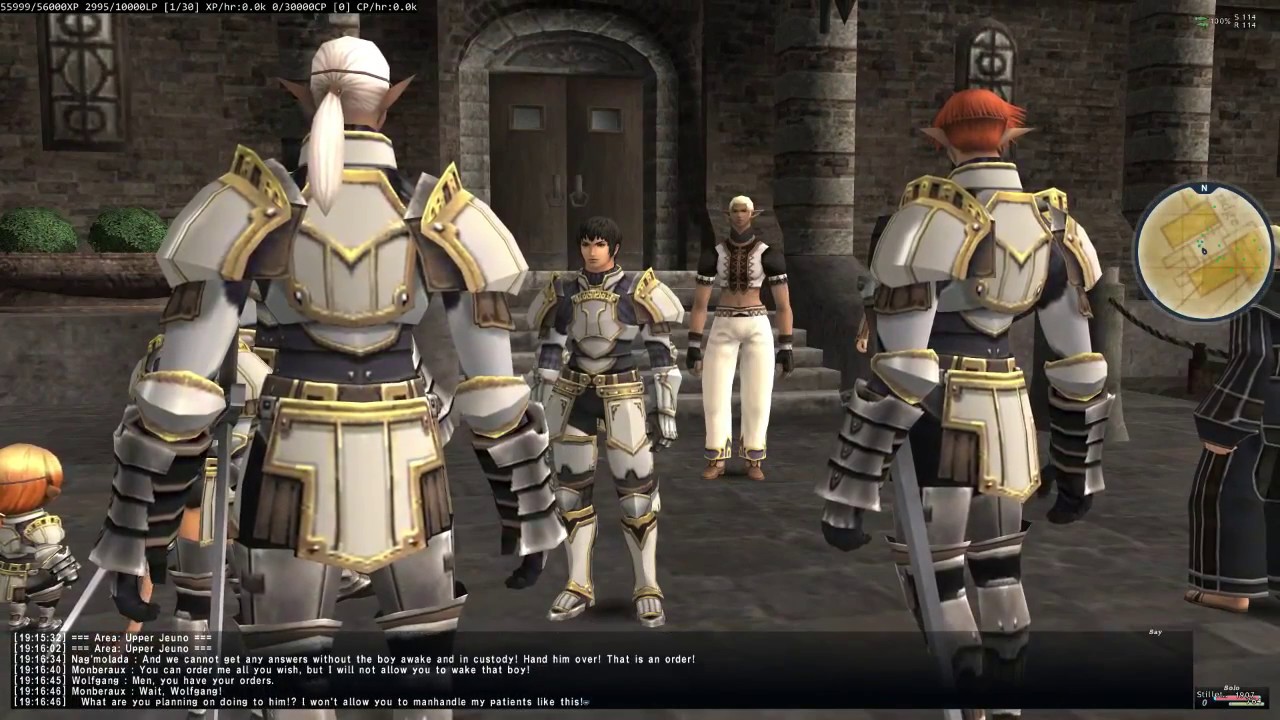
Task: Click the 100% zone indicator
Action: (x=1221, y=20)
